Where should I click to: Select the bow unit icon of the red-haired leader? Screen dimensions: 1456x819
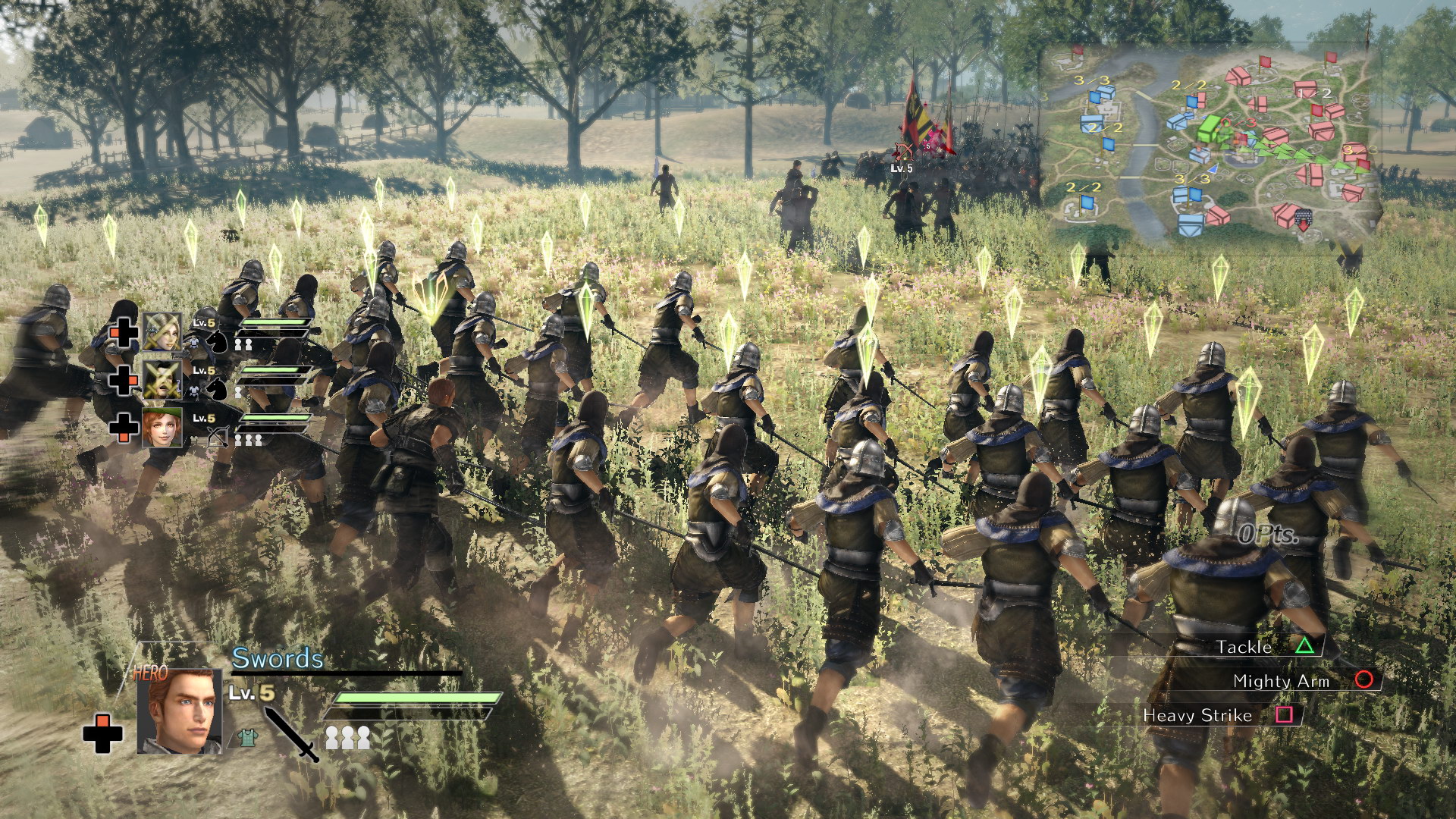(218, 436)
